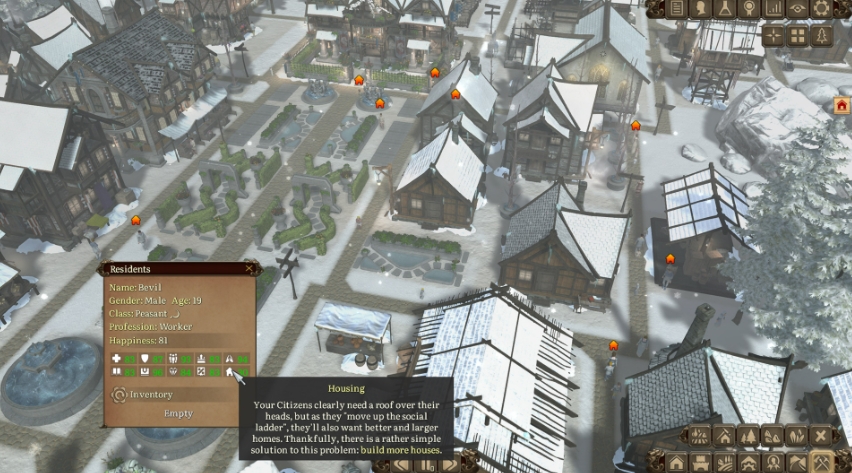Viewport: 852px width, 473px height.
Task: Open the citizen head profile menu
Action: coord(701,9)
